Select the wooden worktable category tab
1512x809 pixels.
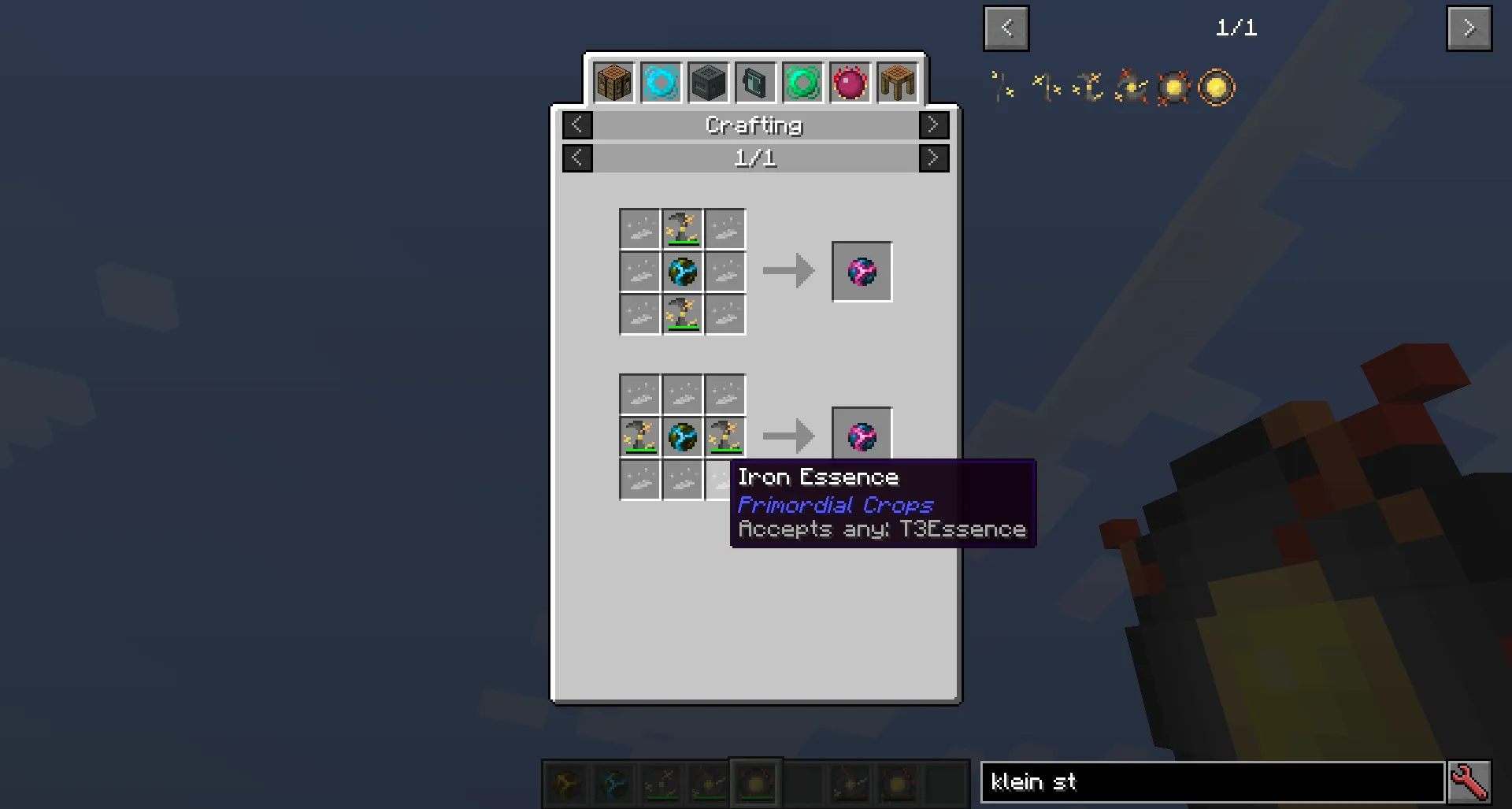(x=897, y=81)
